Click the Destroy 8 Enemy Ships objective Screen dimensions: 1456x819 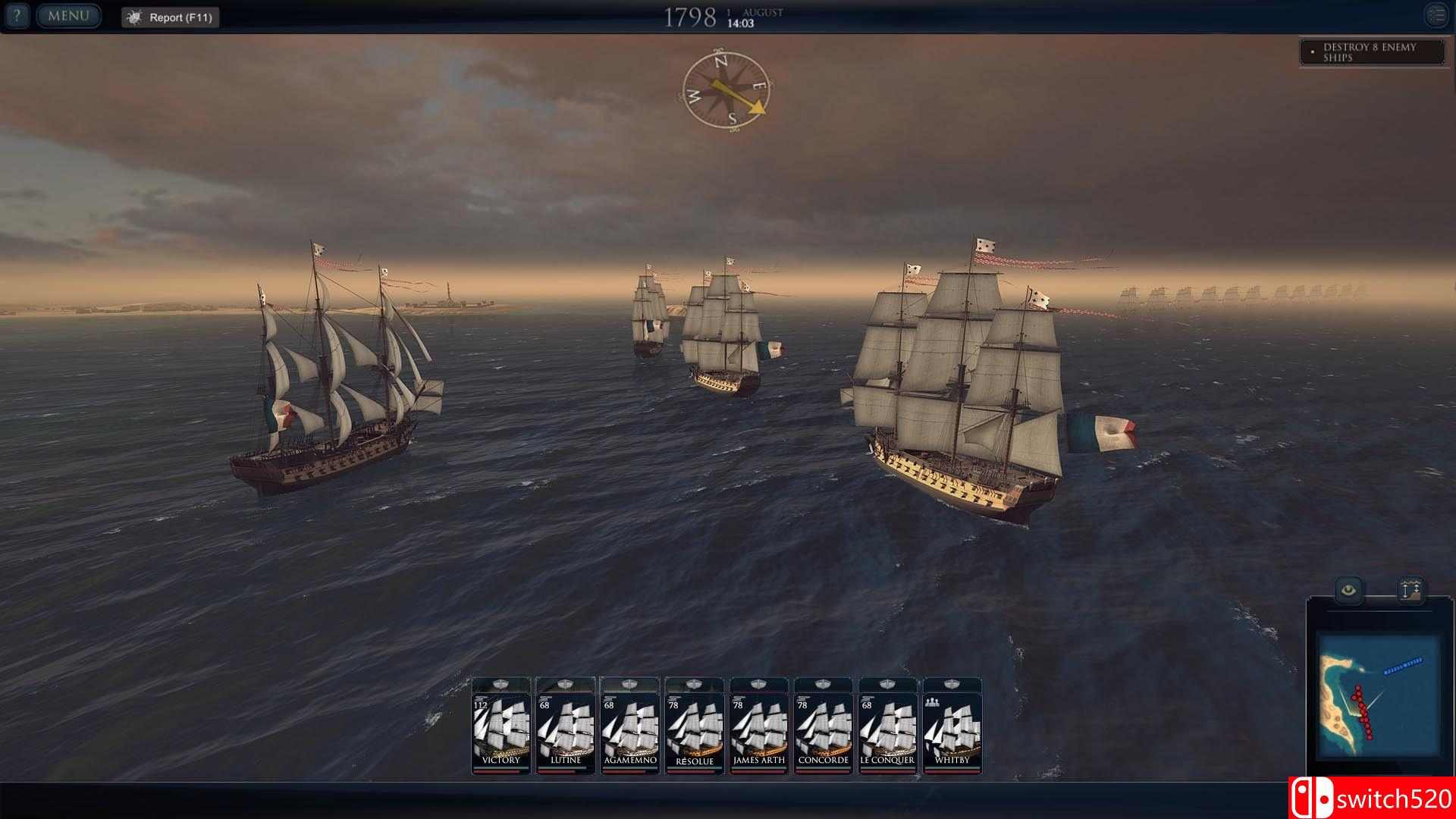[x=1371, y=52]
